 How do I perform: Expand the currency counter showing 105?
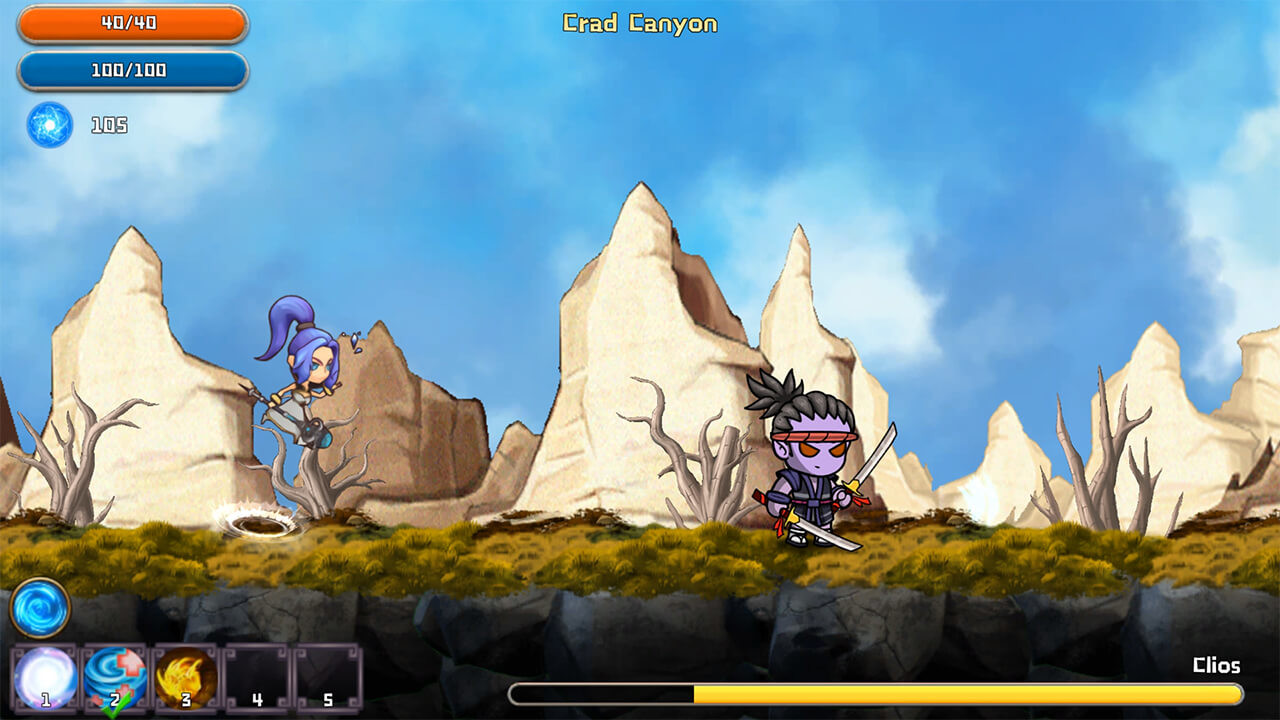tap(112, 126)
